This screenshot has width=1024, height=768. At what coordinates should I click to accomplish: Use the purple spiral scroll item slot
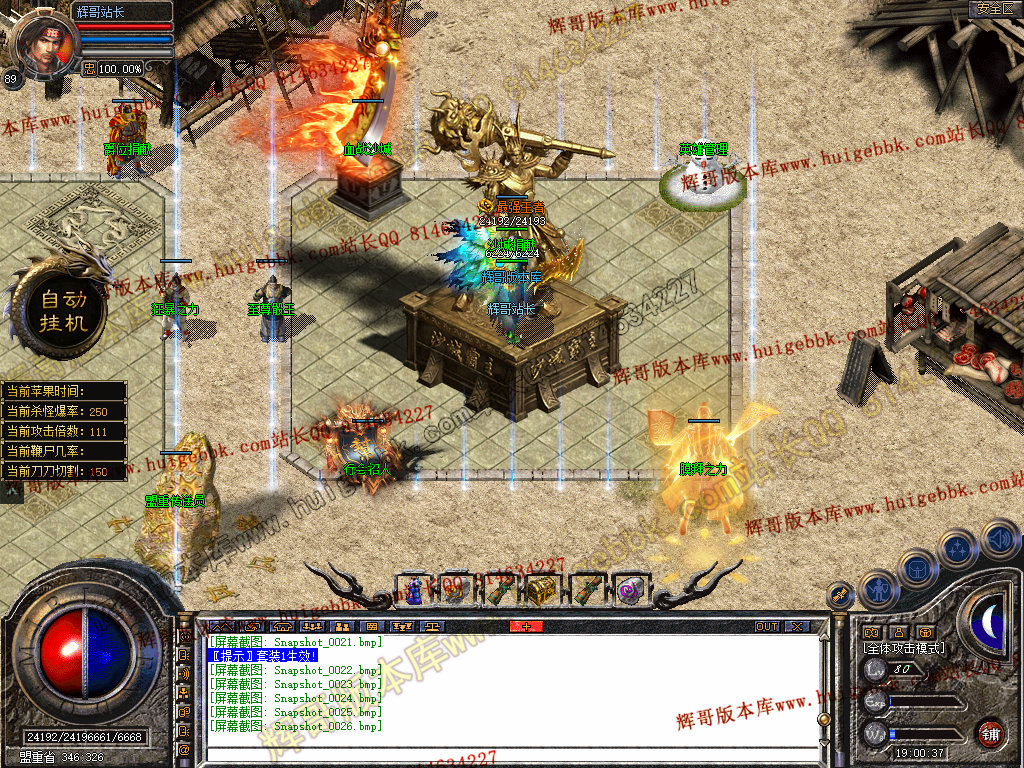pos(629,590)
